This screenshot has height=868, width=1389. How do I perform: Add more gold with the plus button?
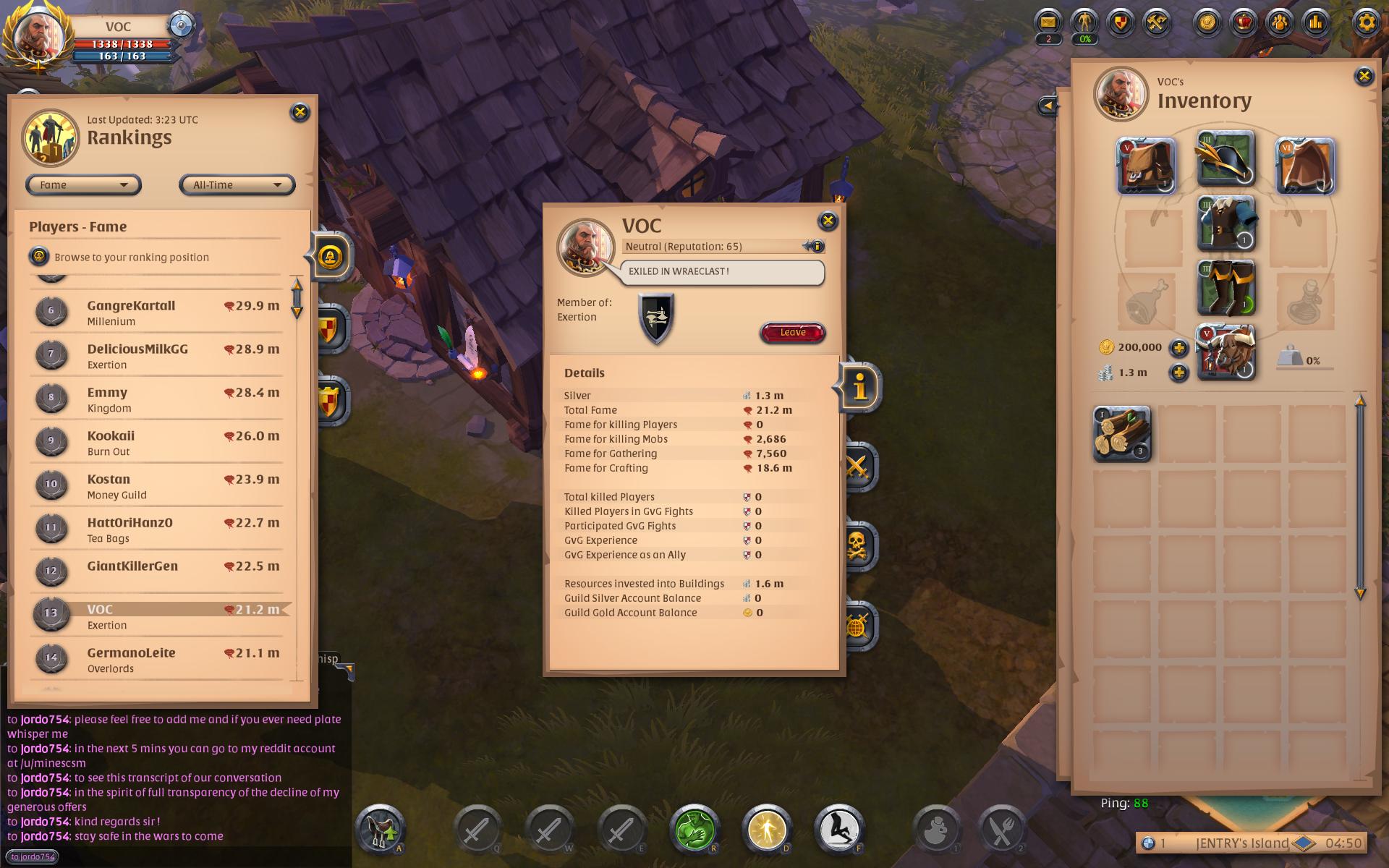[x=1179, y=348]
